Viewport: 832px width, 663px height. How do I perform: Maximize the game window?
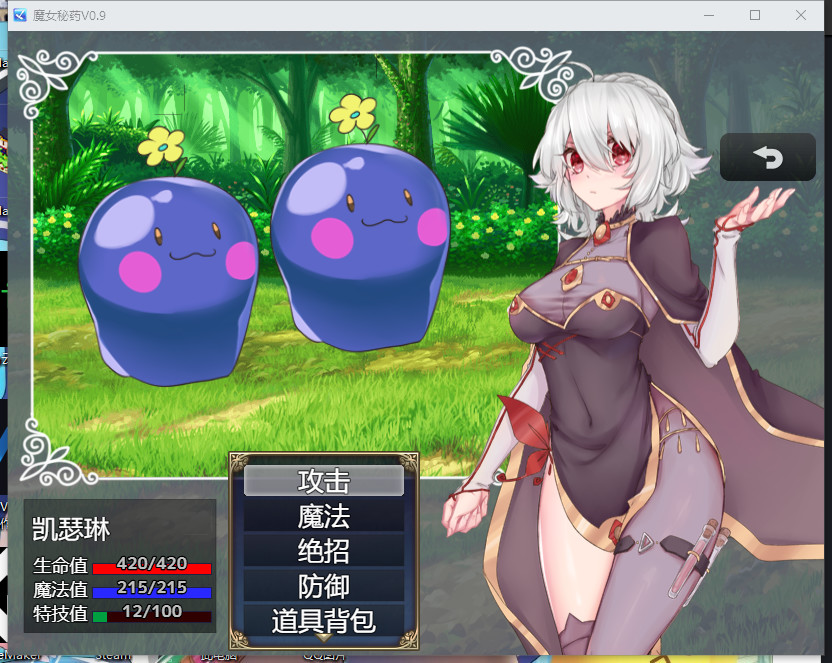point(755,15)
